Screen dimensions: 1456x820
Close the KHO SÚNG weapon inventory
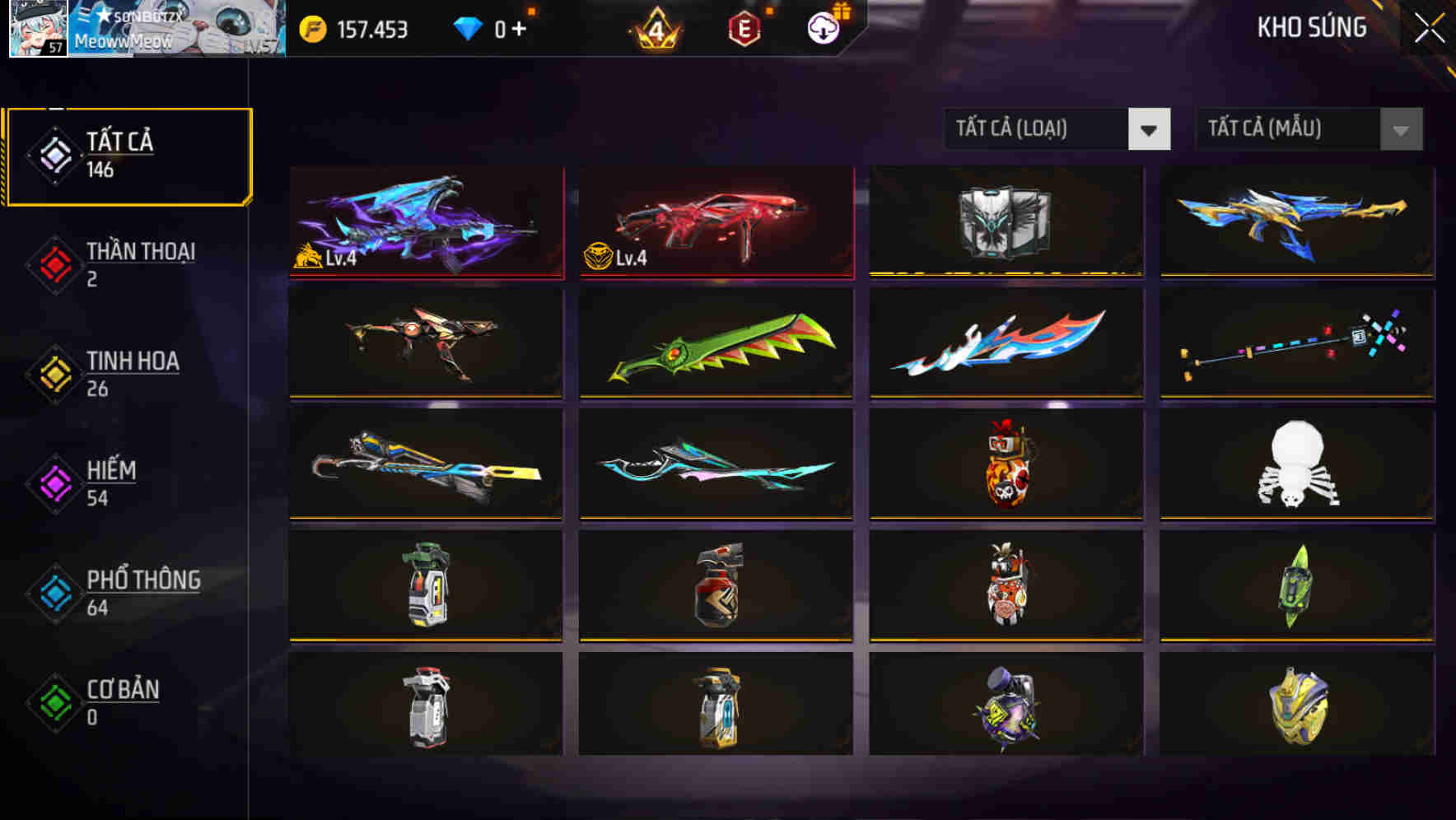click(1429, 27)
